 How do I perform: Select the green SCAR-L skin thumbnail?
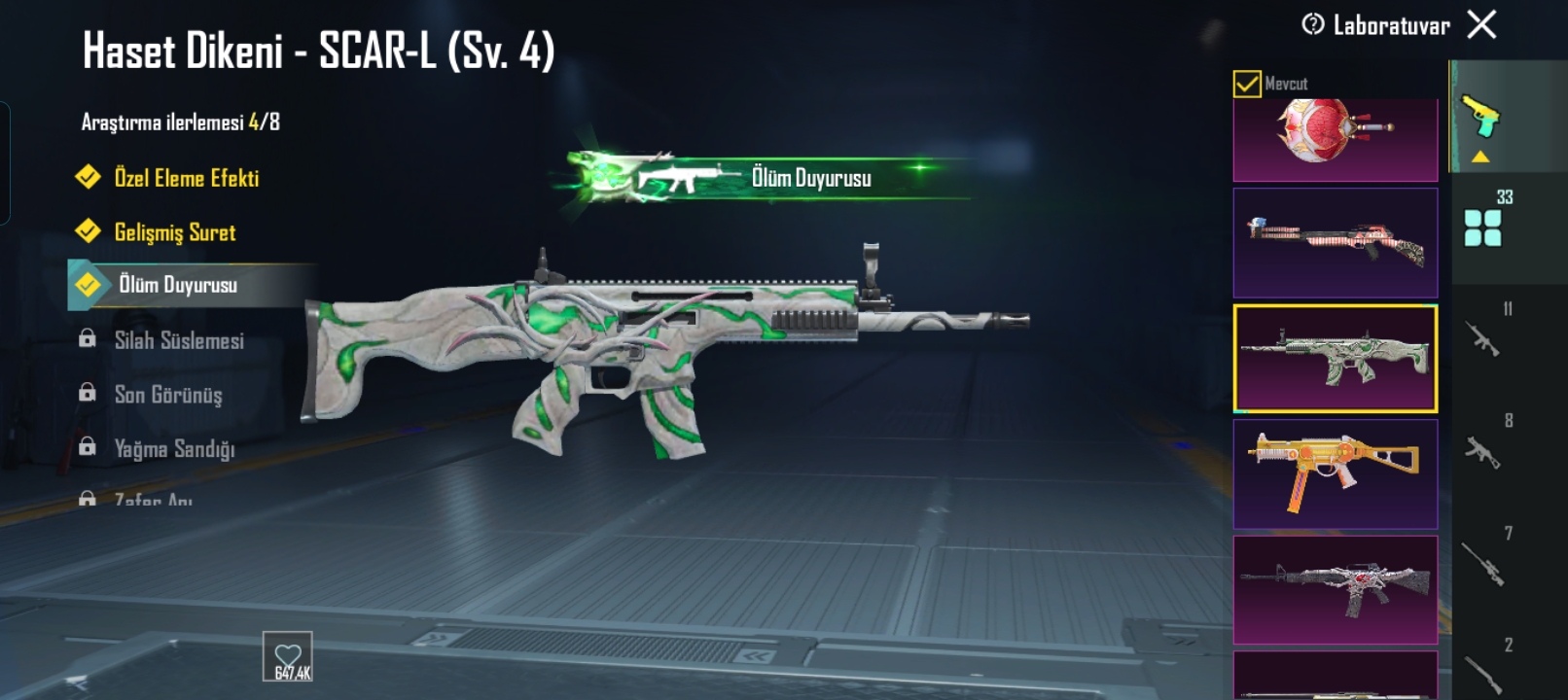[x=1335, y=358]
